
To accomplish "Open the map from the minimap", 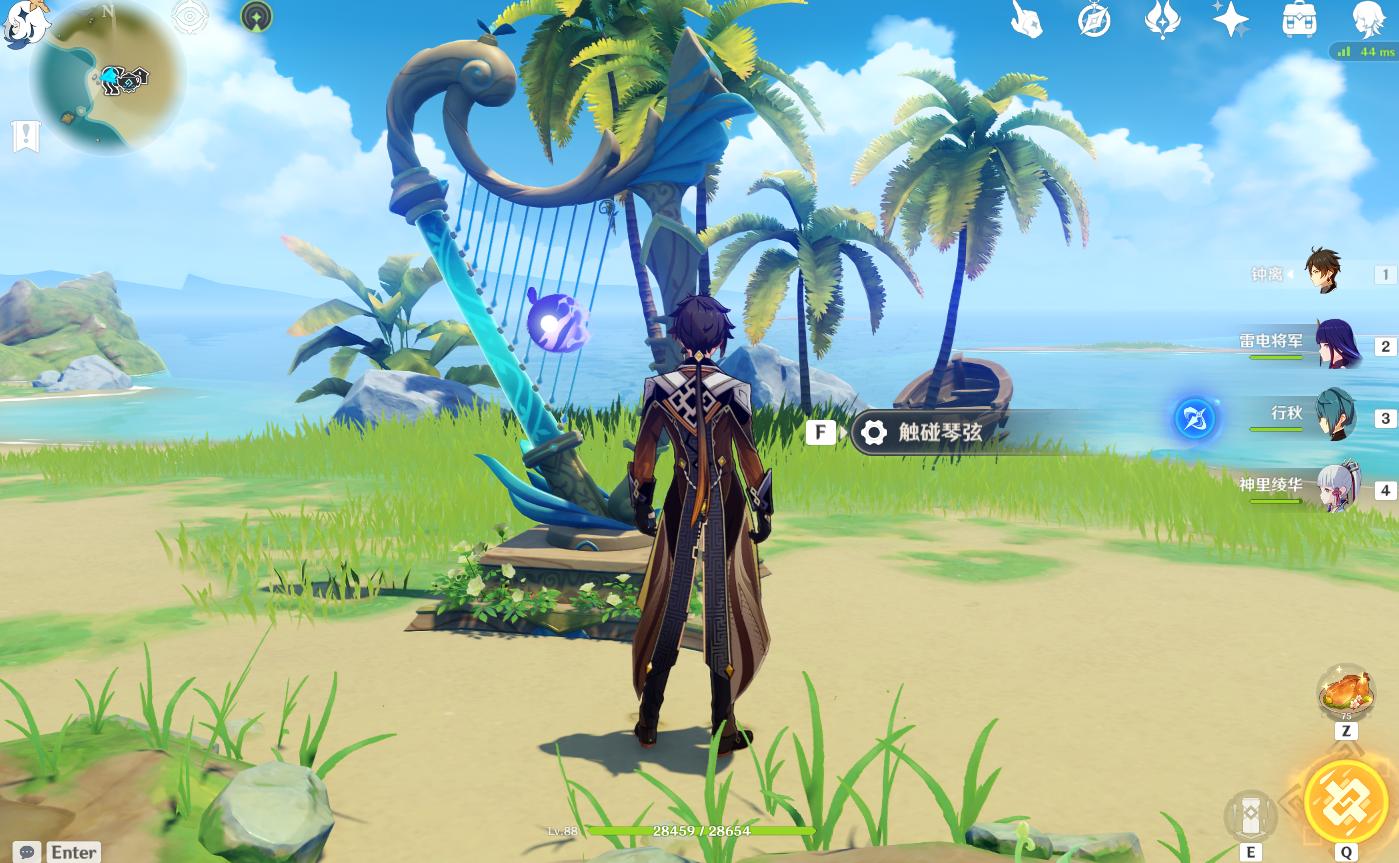I will [x=107, y=78].
